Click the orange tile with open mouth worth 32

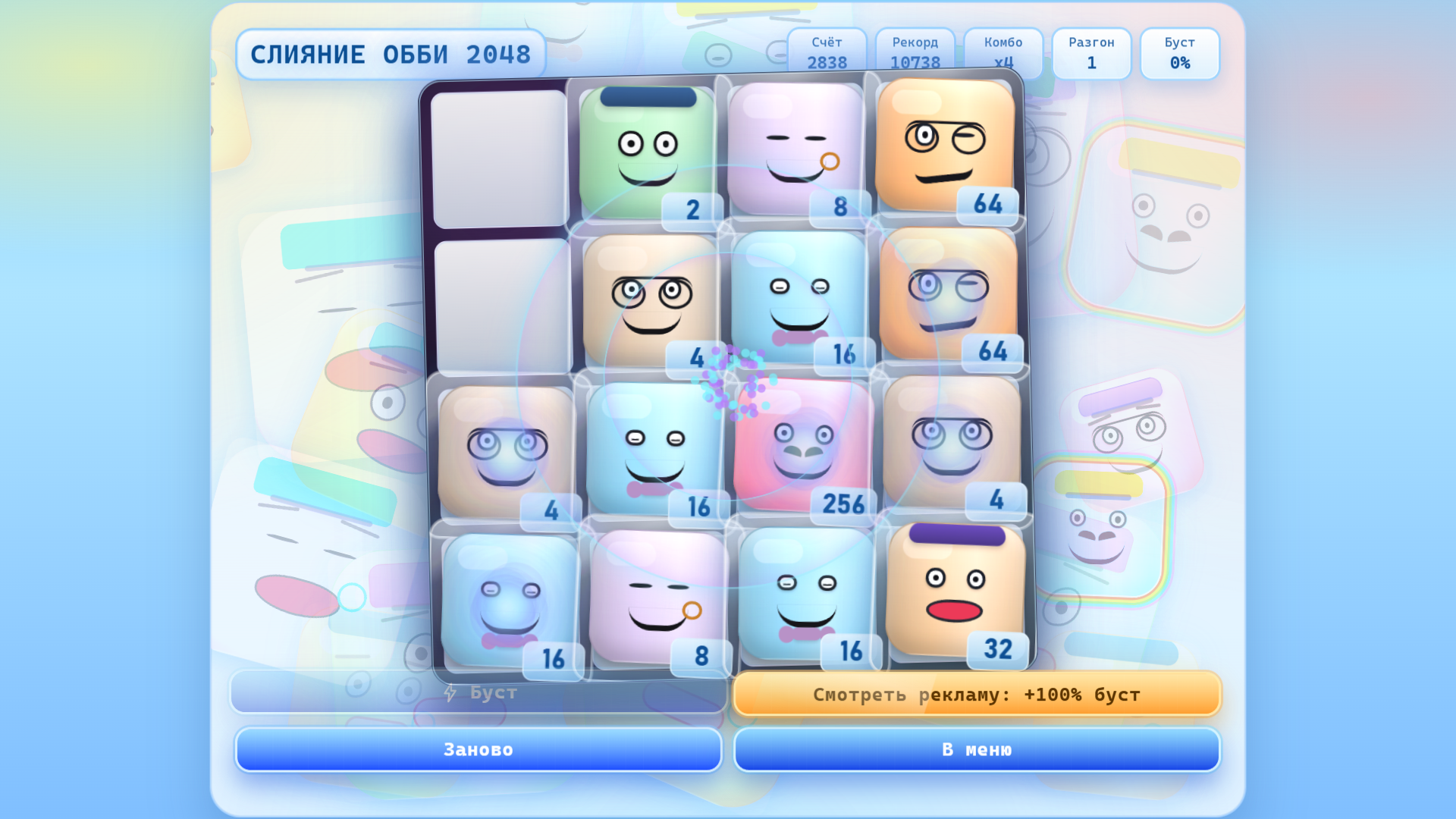click(x=955, y=599)
